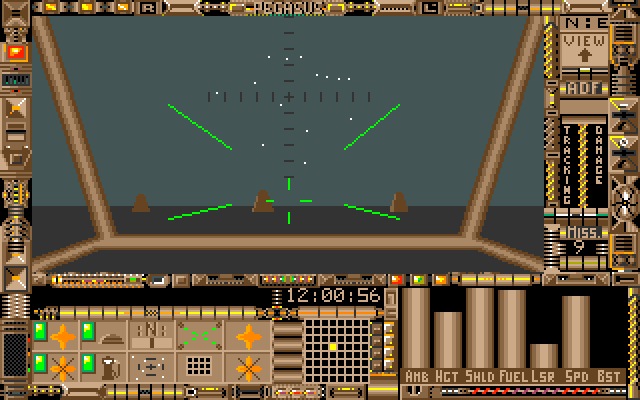The height and width of the screenshot is (400, 640).
Task: Click the compass panel icon
Action: pyautogui.click(x=151, y=334)
